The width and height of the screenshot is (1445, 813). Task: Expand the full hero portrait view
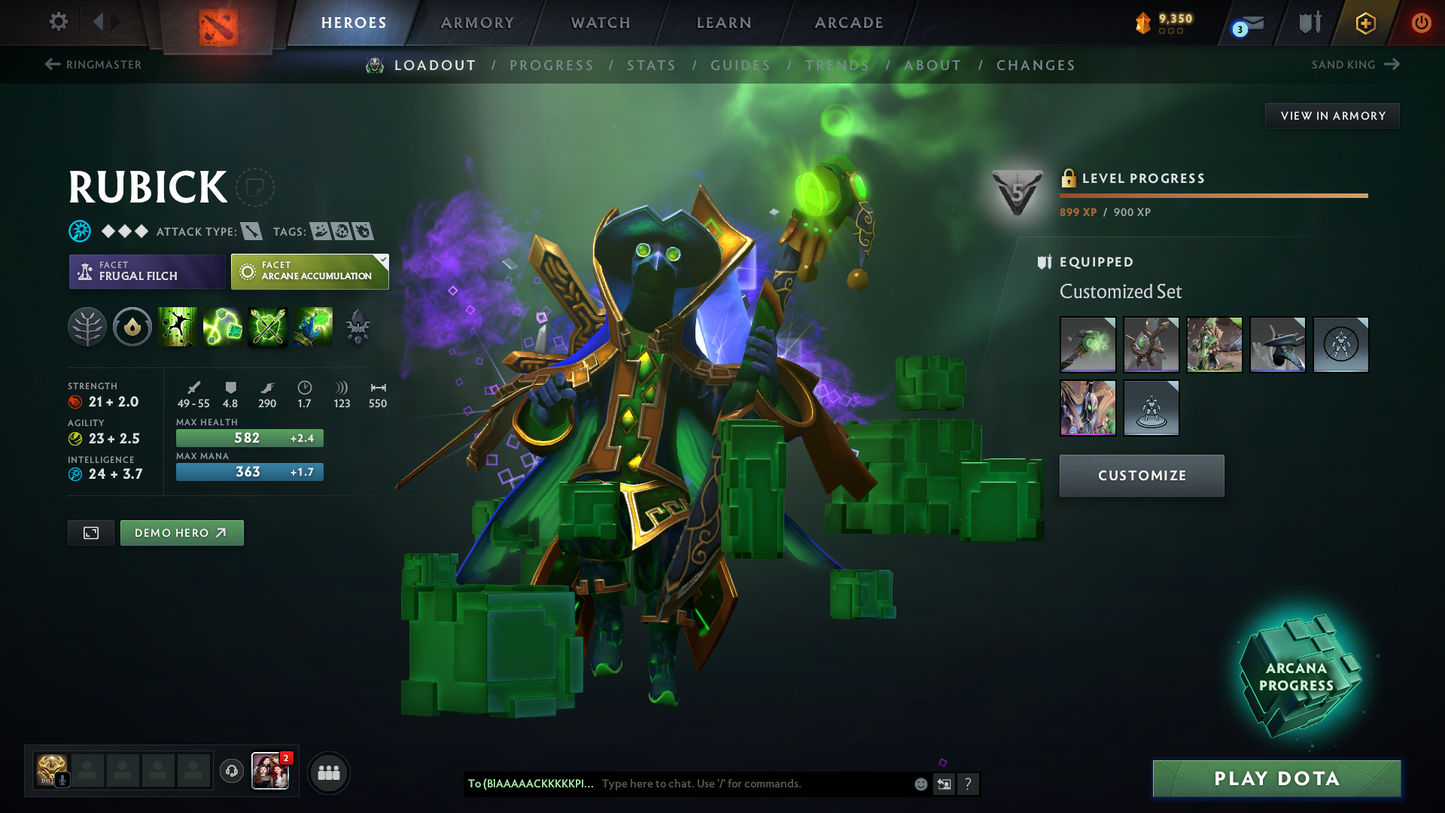pyautogui.click(x=90, y=532)
